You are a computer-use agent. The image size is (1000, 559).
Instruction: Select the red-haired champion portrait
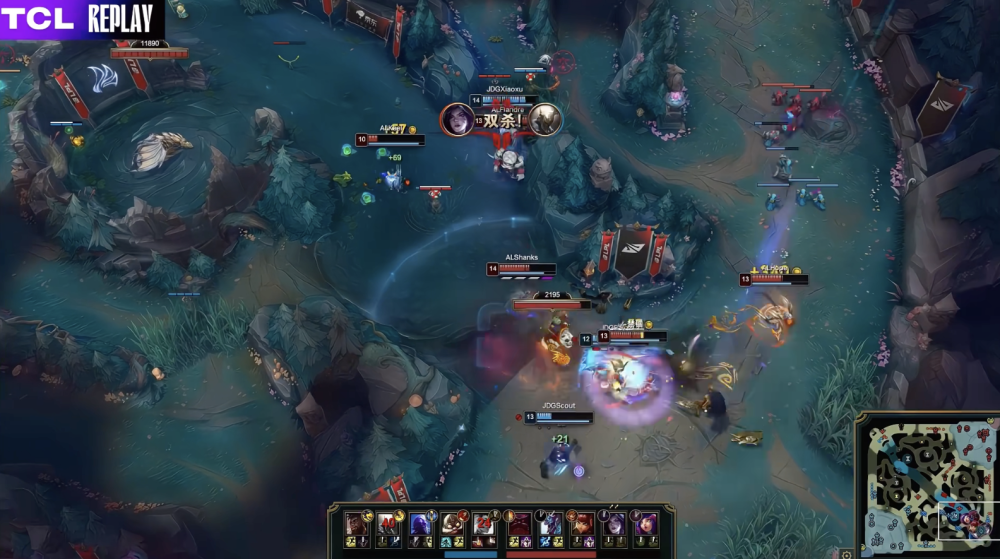tap(582, 524)
